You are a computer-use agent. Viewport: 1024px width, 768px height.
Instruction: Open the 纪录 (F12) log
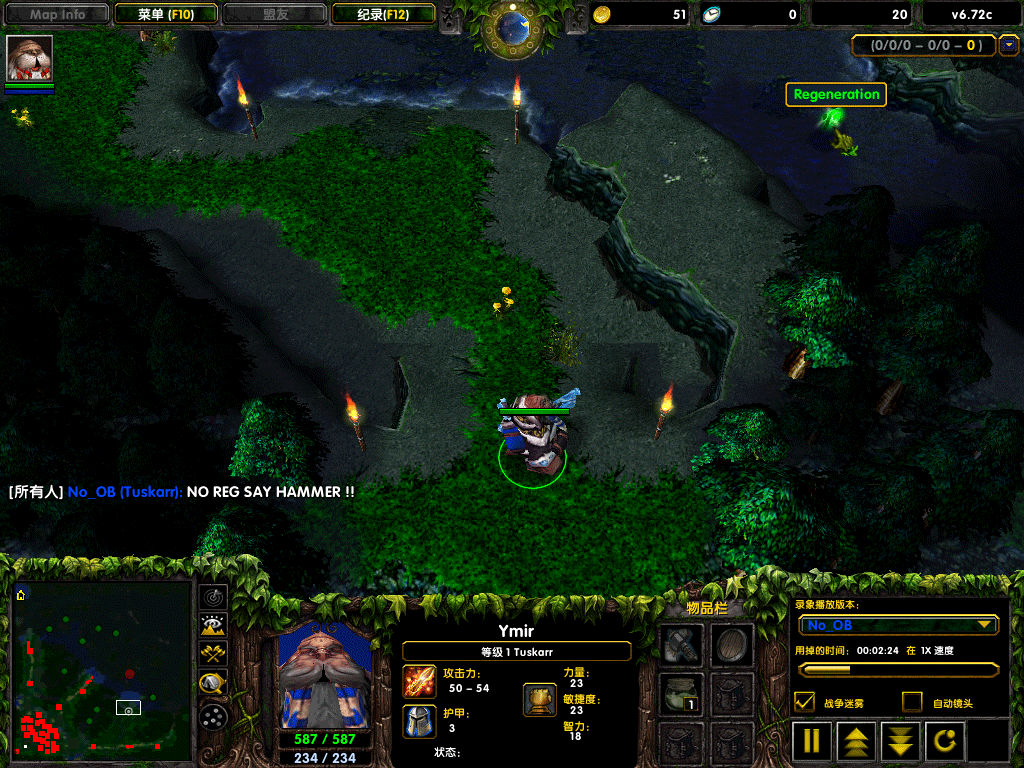pyautogui.click(x=383, y=14)
